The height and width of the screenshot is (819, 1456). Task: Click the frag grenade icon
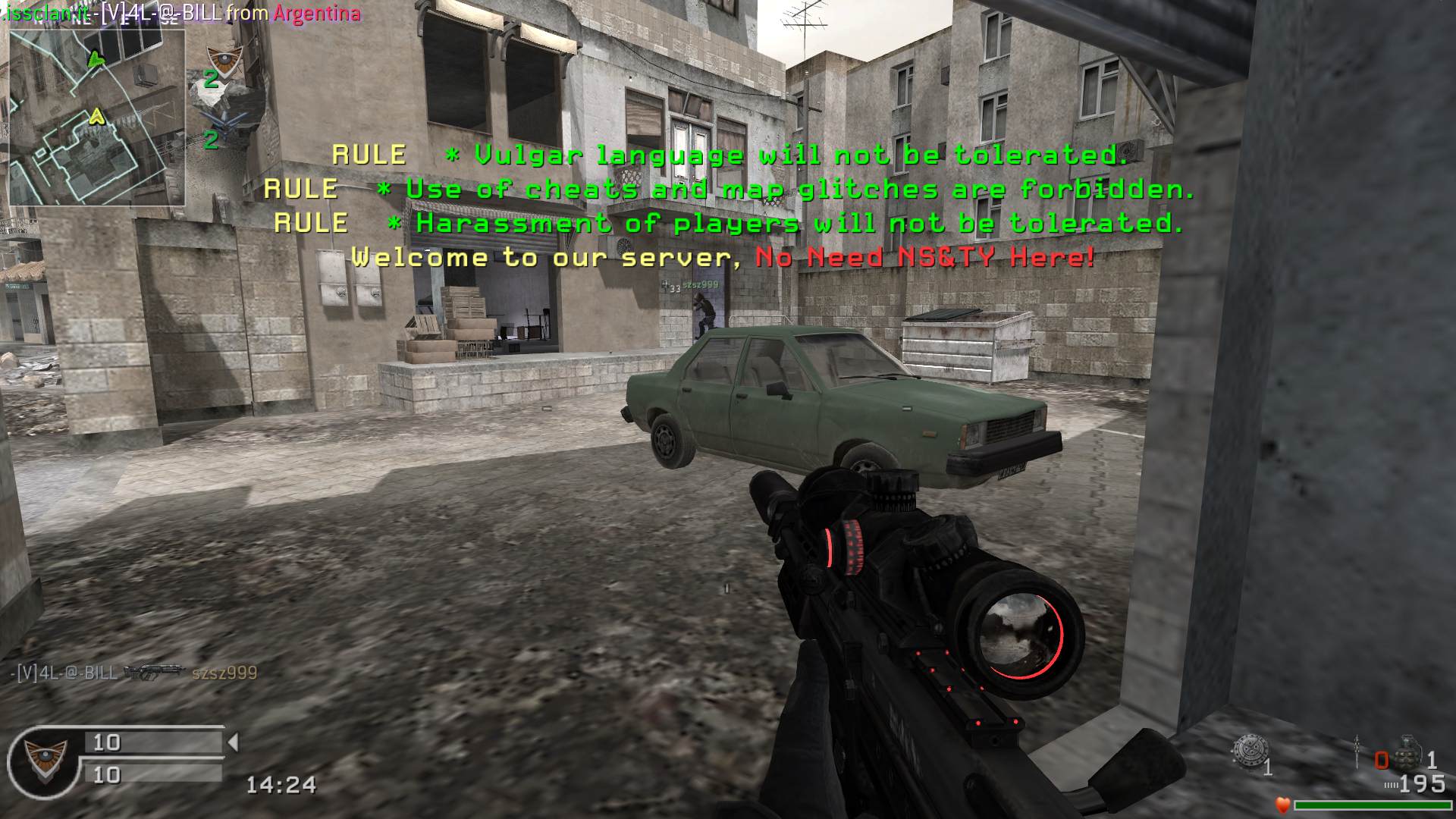tap(1407, 751)
